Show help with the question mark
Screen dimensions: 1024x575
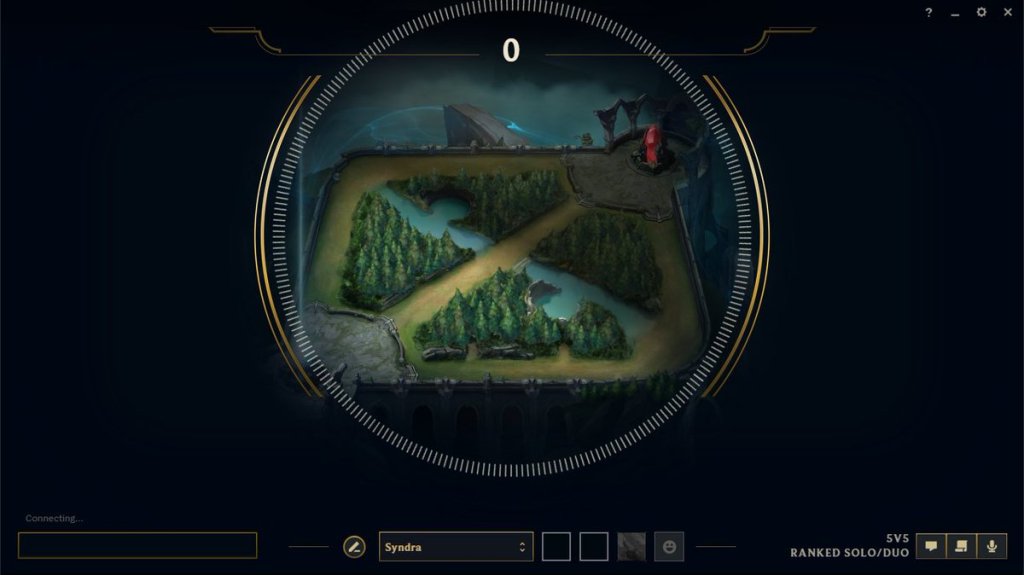tap(929, 13)
